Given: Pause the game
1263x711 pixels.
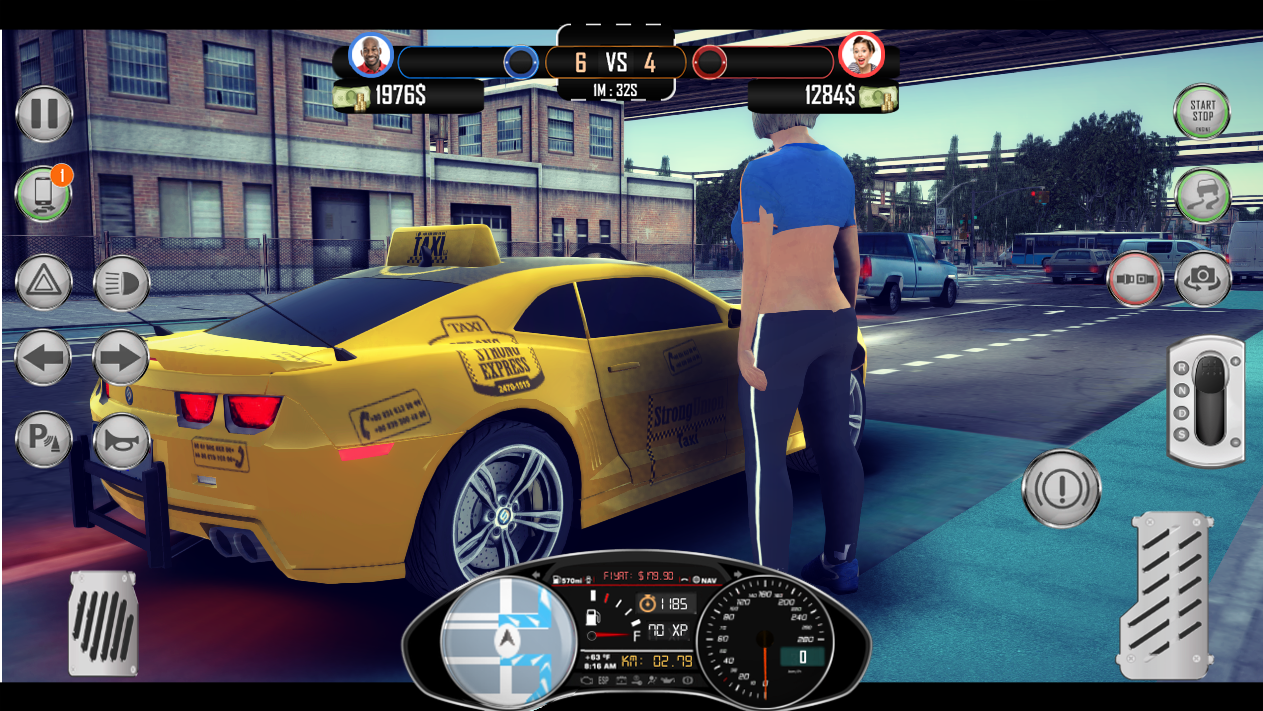Looking at the screenshot, I should (x=44, y=114).
